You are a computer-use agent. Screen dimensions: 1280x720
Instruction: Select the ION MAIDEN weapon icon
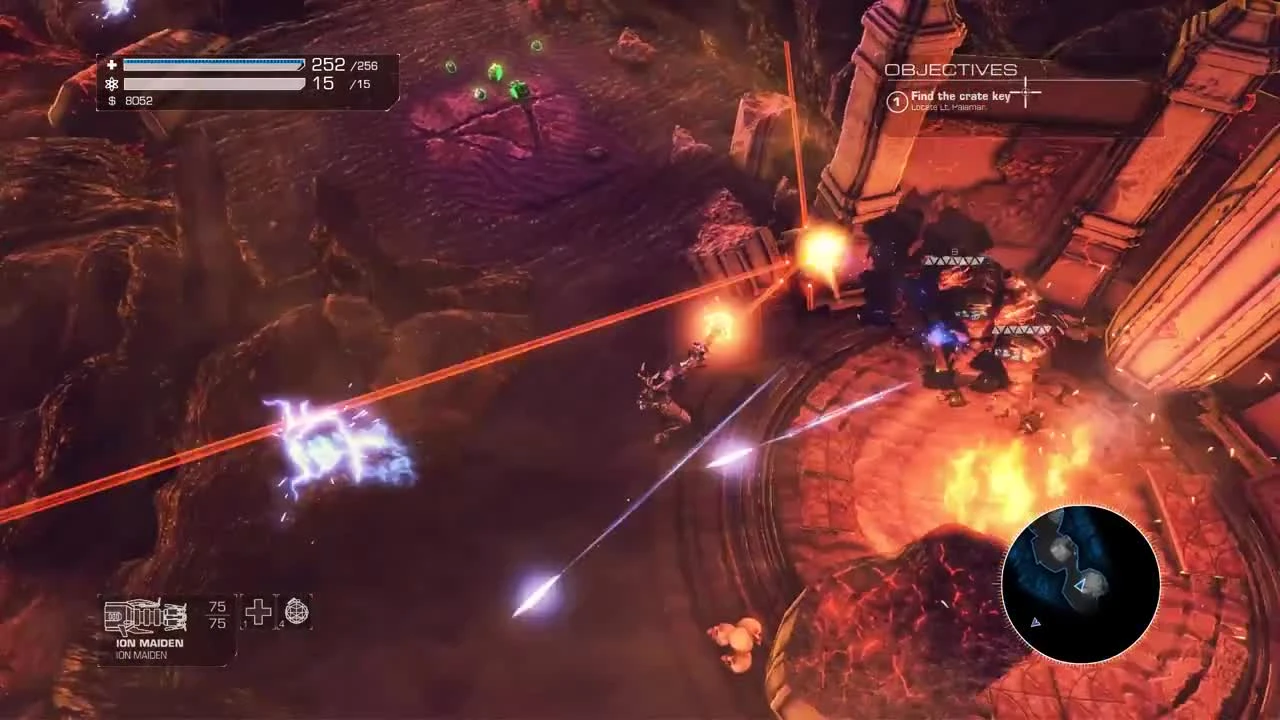[x=145, y=615]
